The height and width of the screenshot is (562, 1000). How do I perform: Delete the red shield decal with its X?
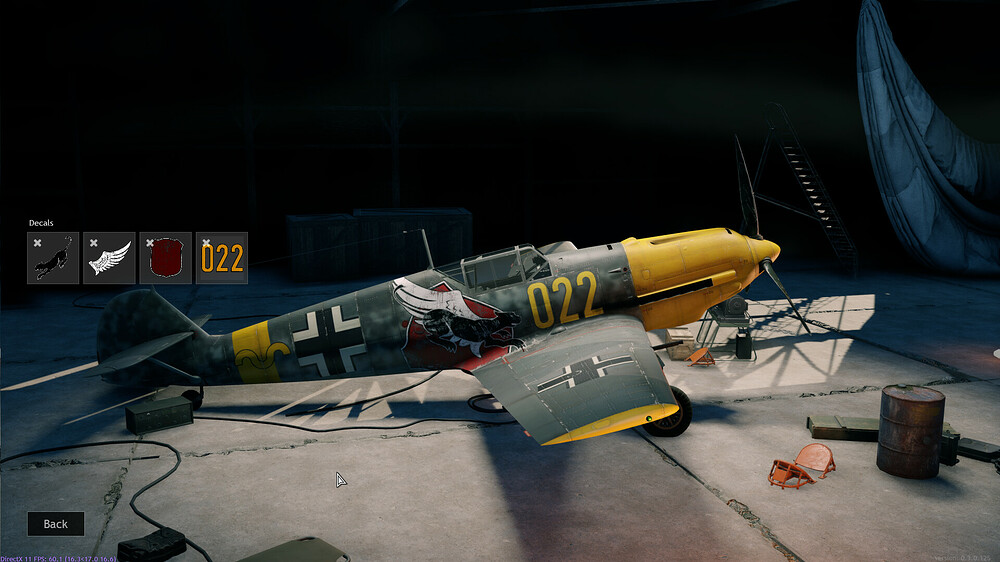pos(149,242)
